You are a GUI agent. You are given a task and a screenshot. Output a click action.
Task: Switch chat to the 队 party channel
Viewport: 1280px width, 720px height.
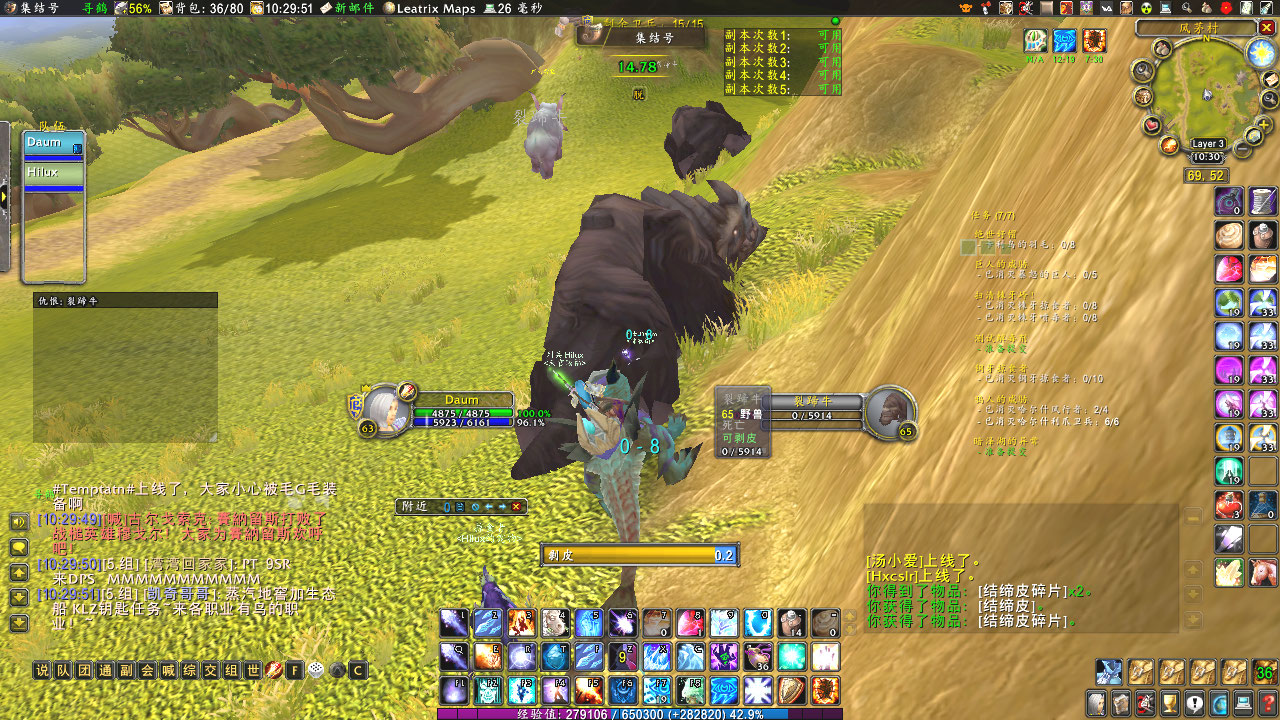pyautogui.click(x=63, y=670)
